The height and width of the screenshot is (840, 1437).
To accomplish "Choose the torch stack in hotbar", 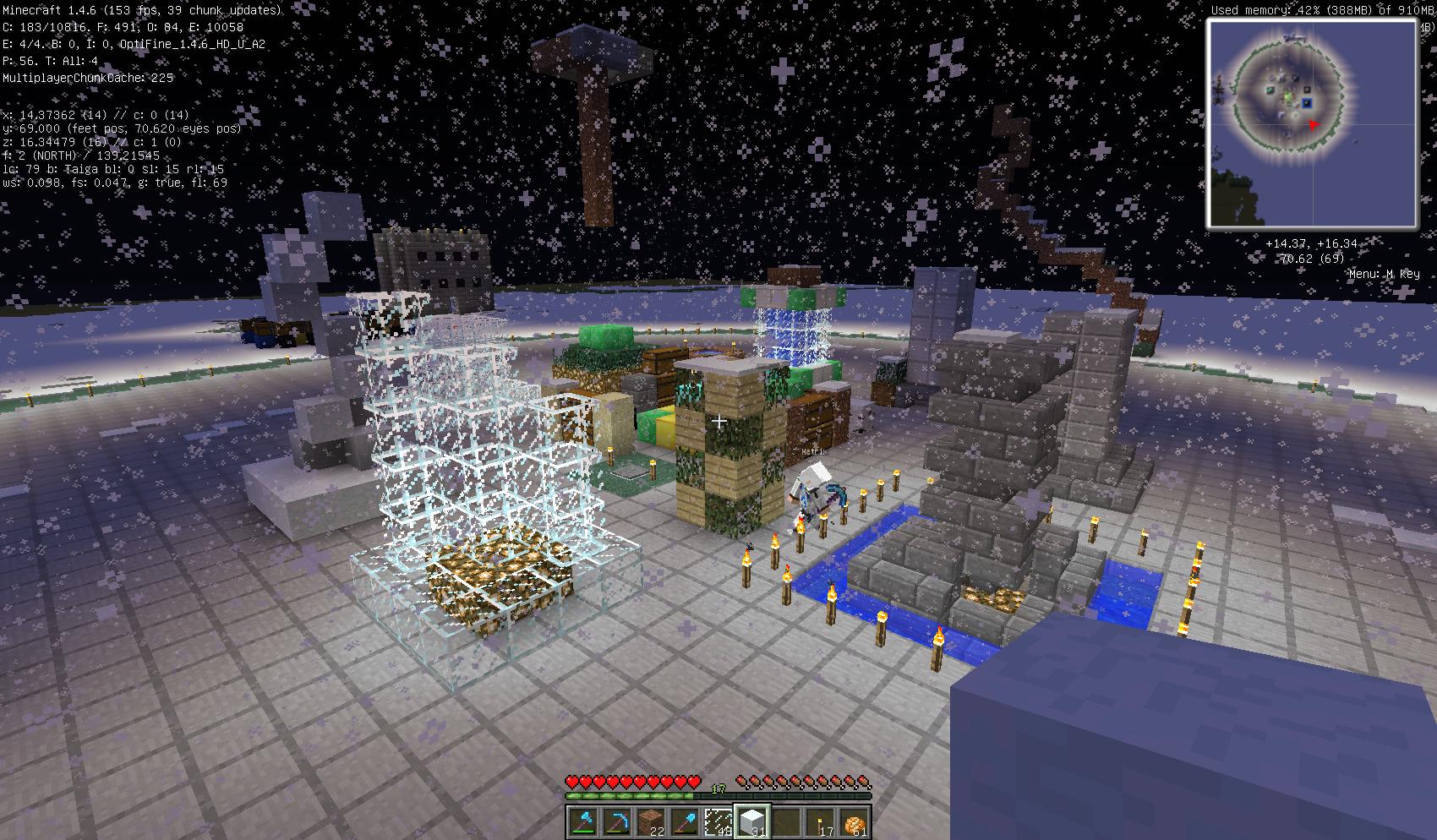I will pos(819,821).
